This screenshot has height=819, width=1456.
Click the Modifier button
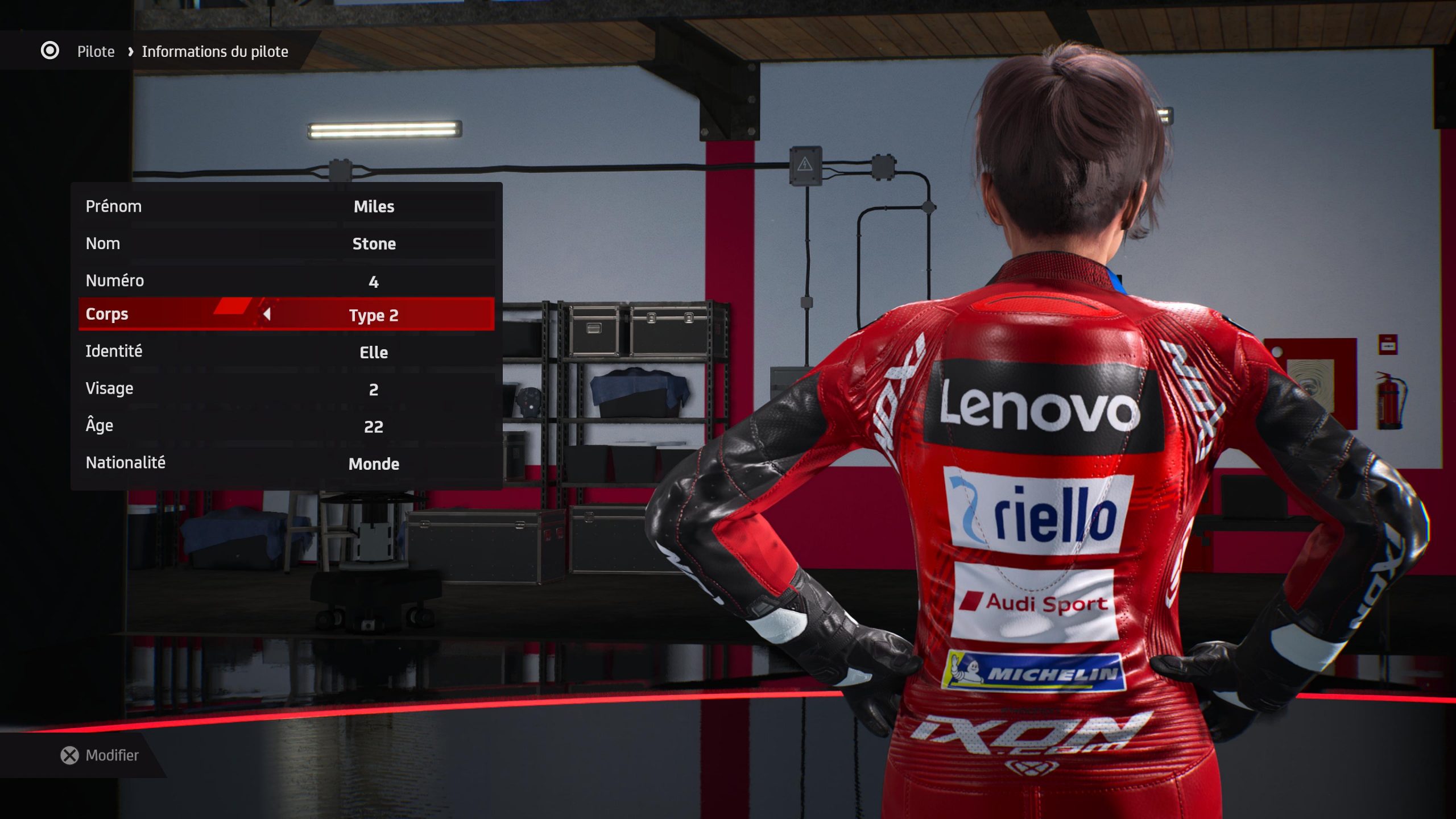point(100,755)
